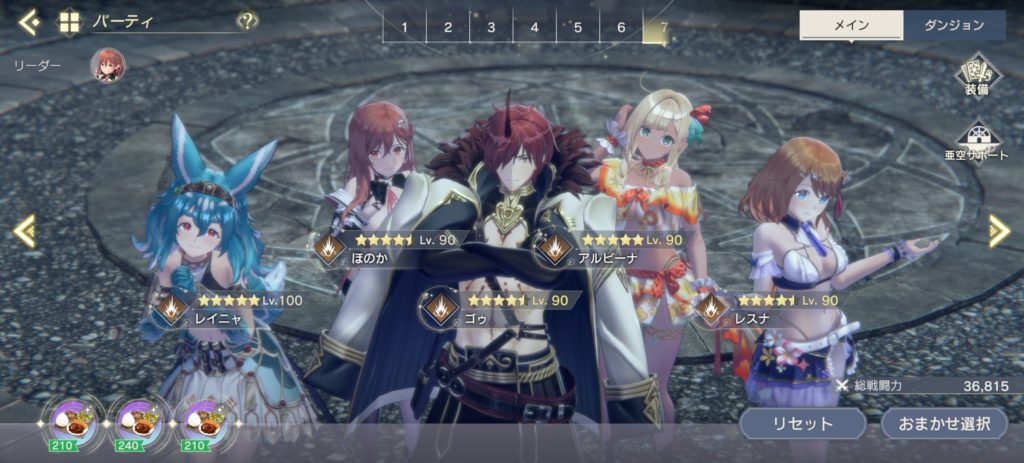Switch to party slot 1
Screen dimensions: 1024x463
click(x=404, y=27)
